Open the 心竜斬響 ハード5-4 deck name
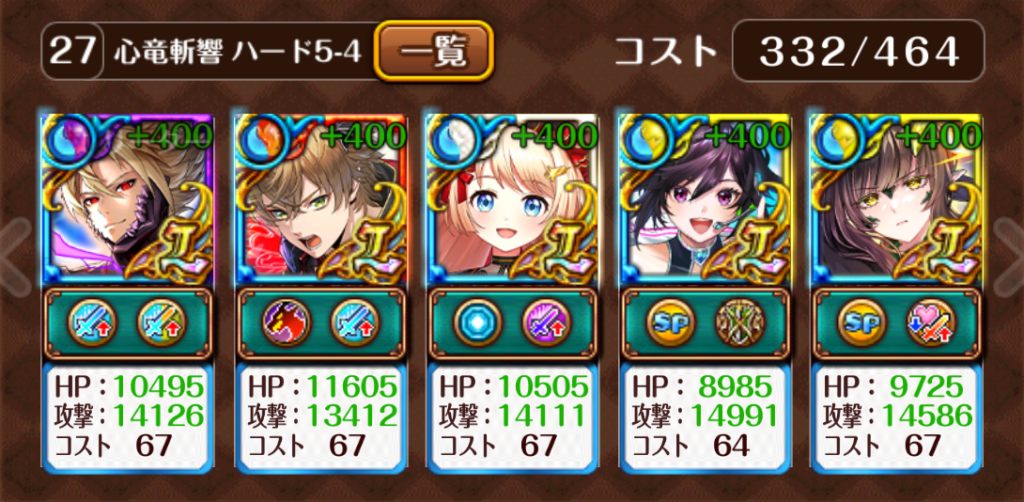 point(238,52)
